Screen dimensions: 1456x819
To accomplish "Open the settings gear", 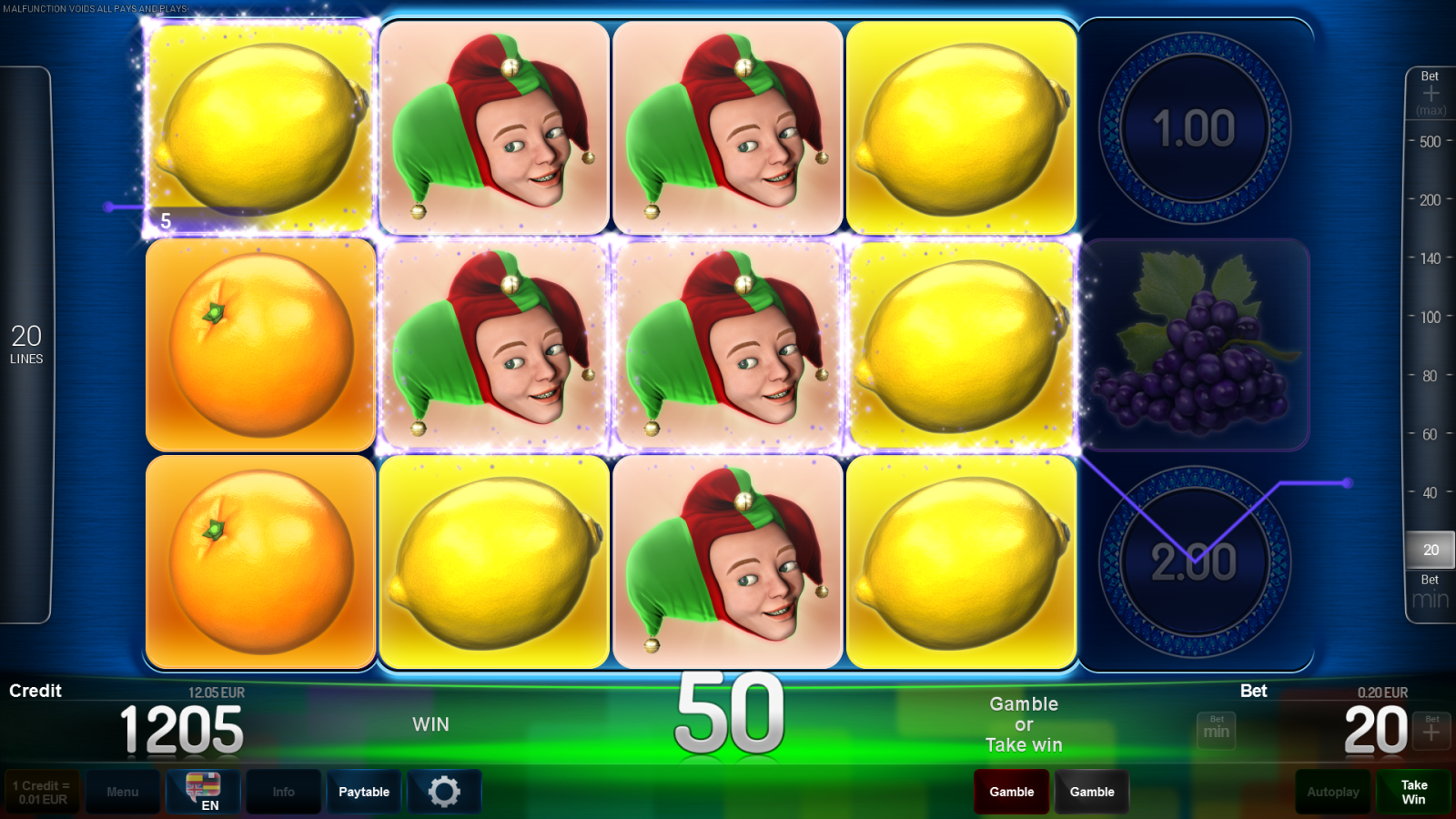I will 443,792.
